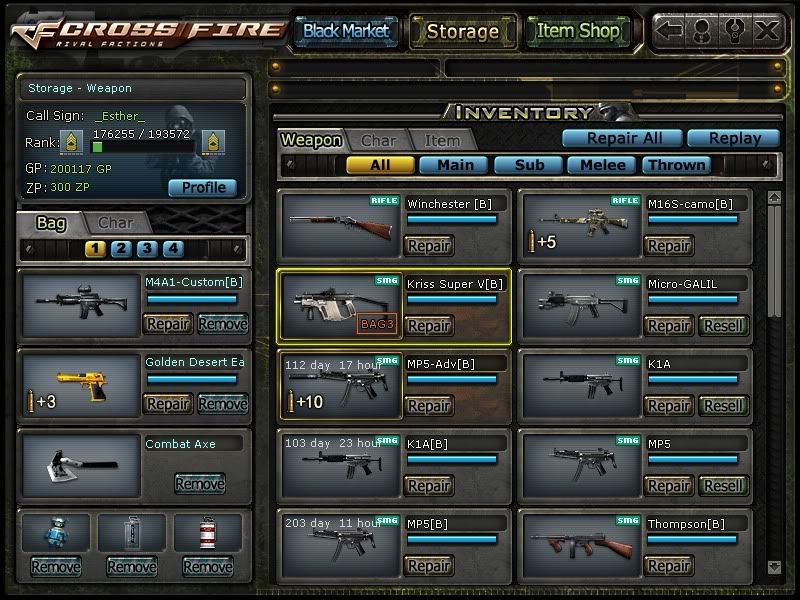Switch to the inventory Item tab
The image size is (800, 600).
click(x=442, y=141)
